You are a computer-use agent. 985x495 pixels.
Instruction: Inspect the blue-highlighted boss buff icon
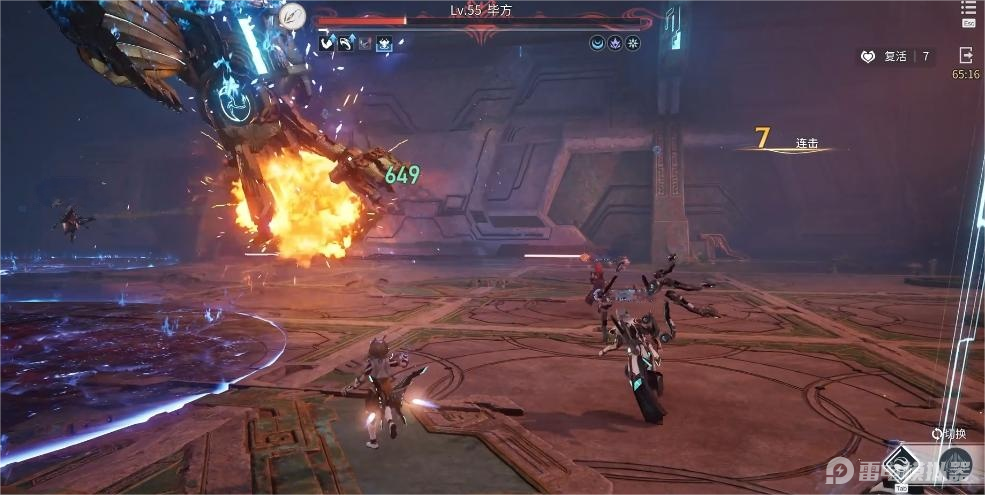point(383,44)
